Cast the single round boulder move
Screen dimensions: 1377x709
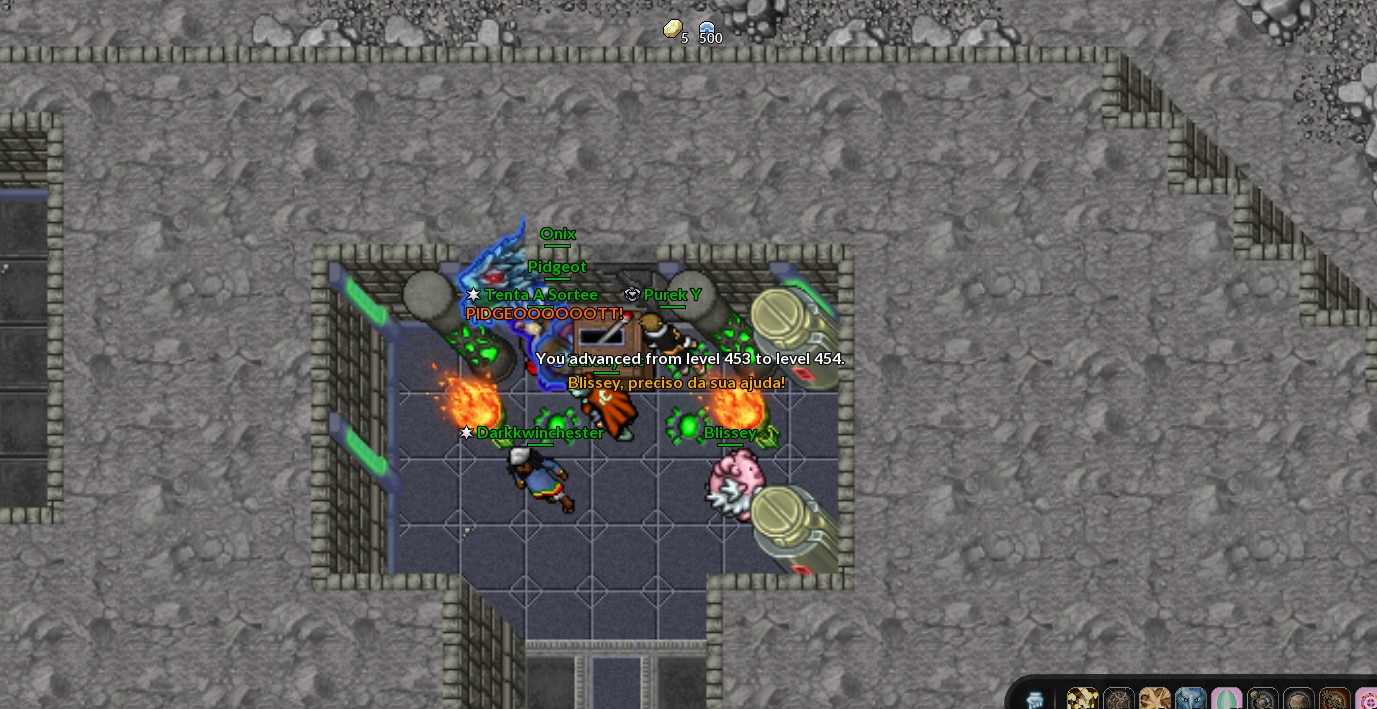(1298, 699)
